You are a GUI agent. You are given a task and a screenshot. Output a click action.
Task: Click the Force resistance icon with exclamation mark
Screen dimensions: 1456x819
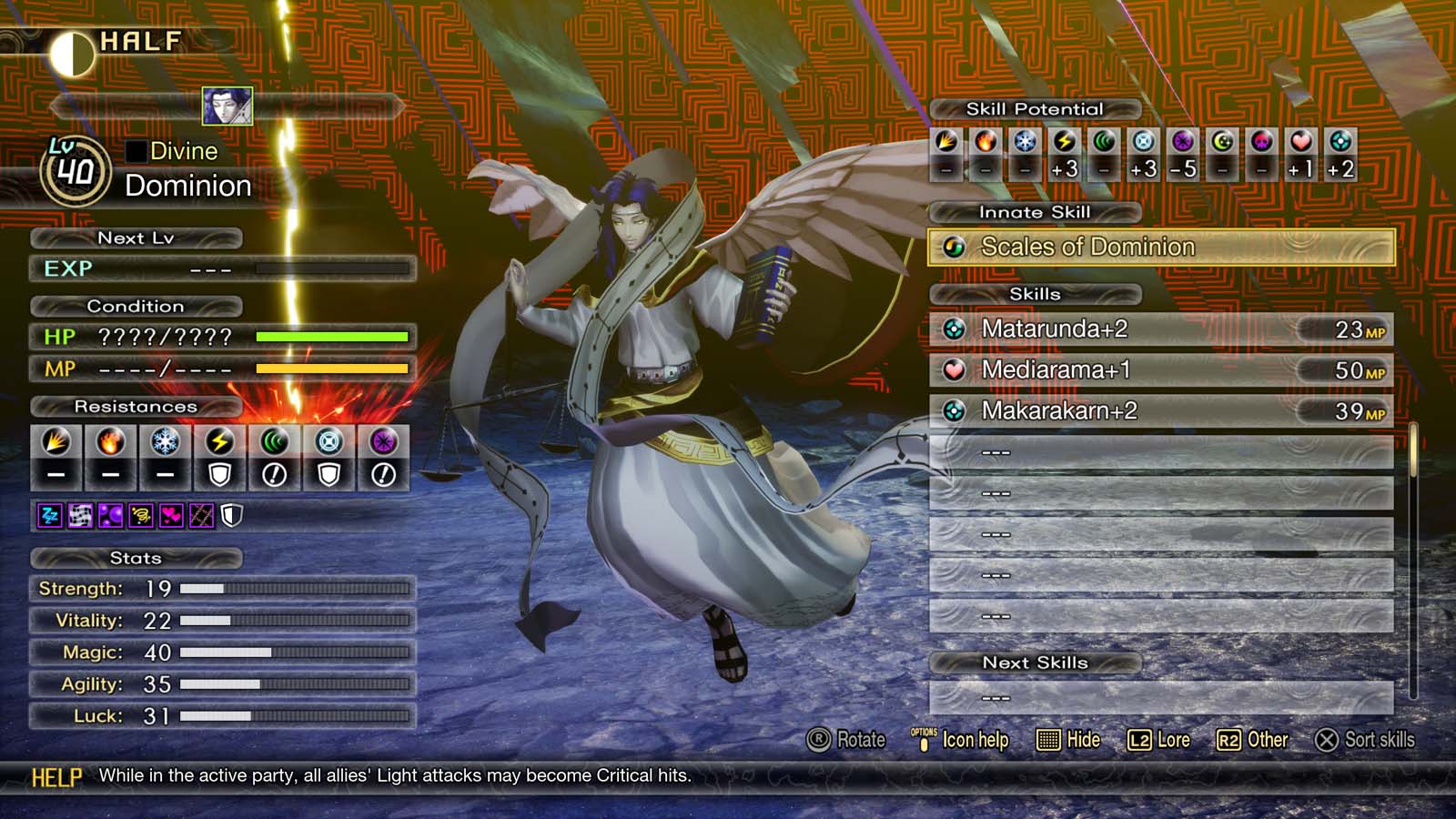(274, 446)
